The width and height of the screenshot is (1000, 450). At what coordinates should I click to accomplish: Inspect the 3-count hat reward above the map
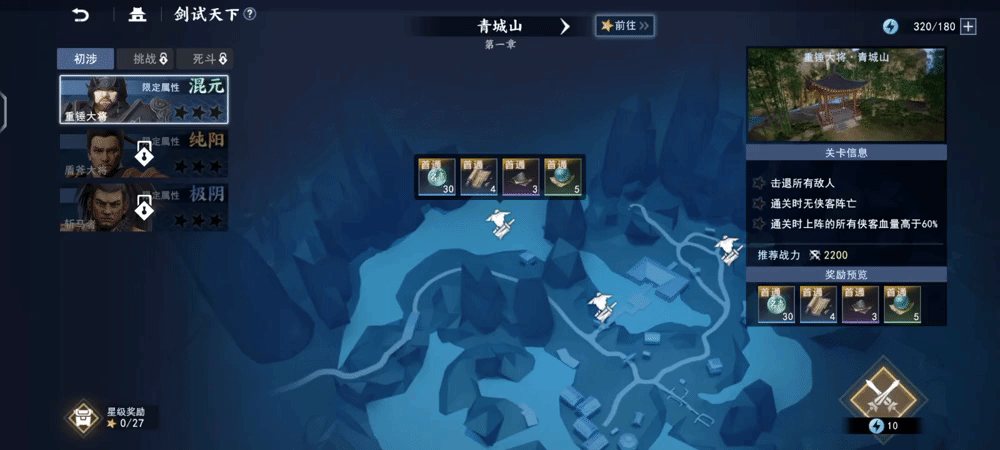521,176
